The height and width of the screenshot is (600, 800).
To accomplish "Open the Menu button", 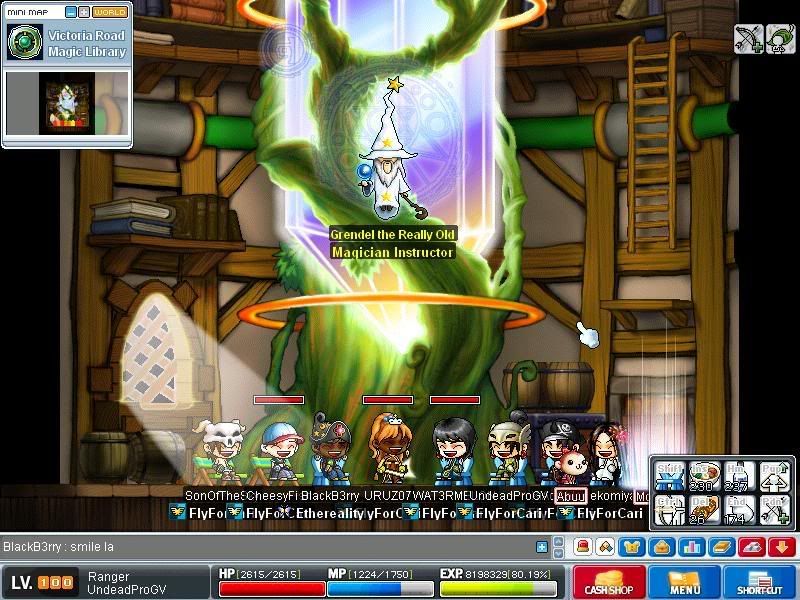I will (x=685, y=582).
